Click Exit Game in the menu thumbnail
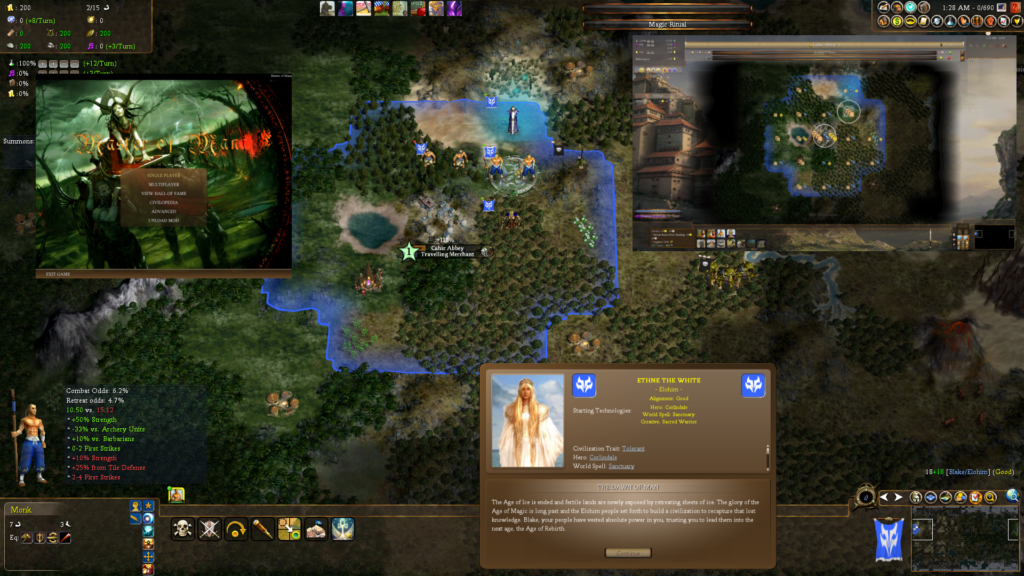This screenshot has width=1024, height=576. point(53,273)
